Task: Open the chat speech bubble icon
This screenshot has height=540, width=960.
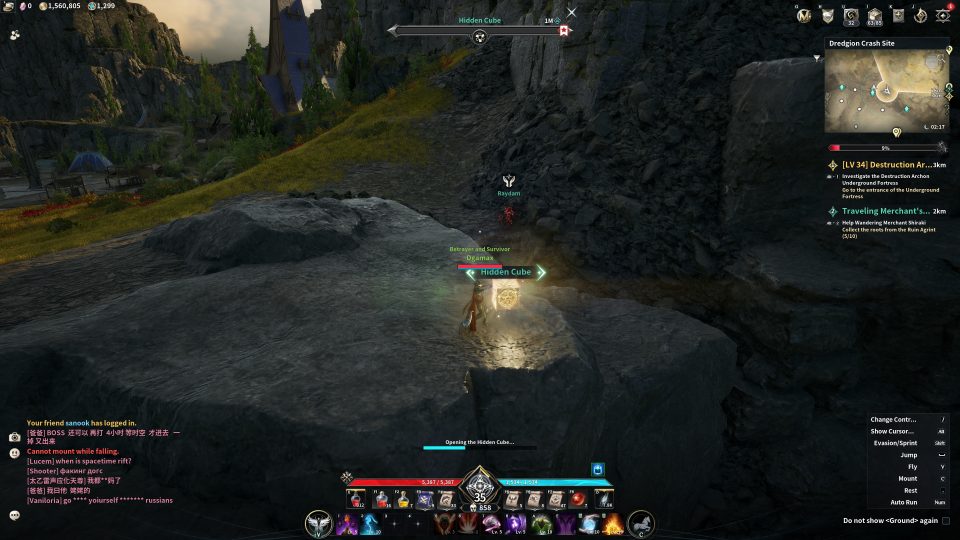Action: coord(15,515)
